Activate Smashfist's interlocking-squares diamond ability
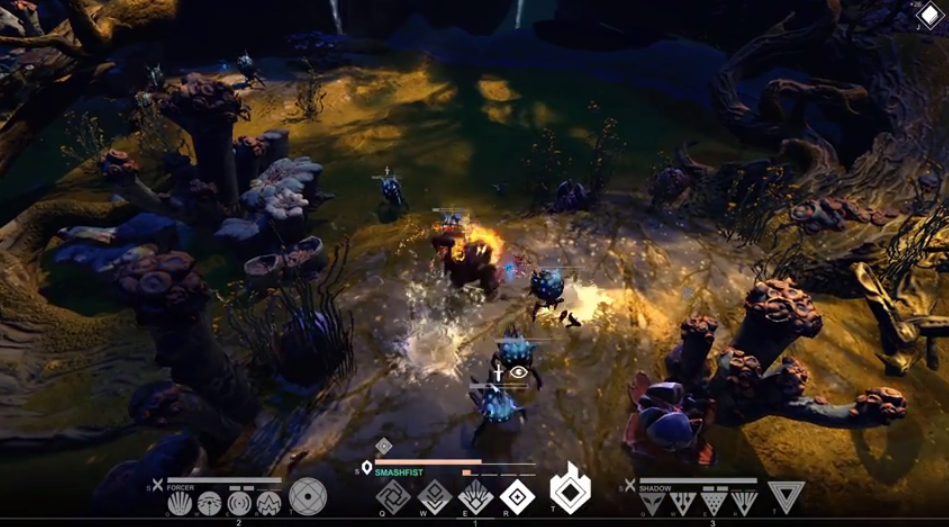 (393, 496)
